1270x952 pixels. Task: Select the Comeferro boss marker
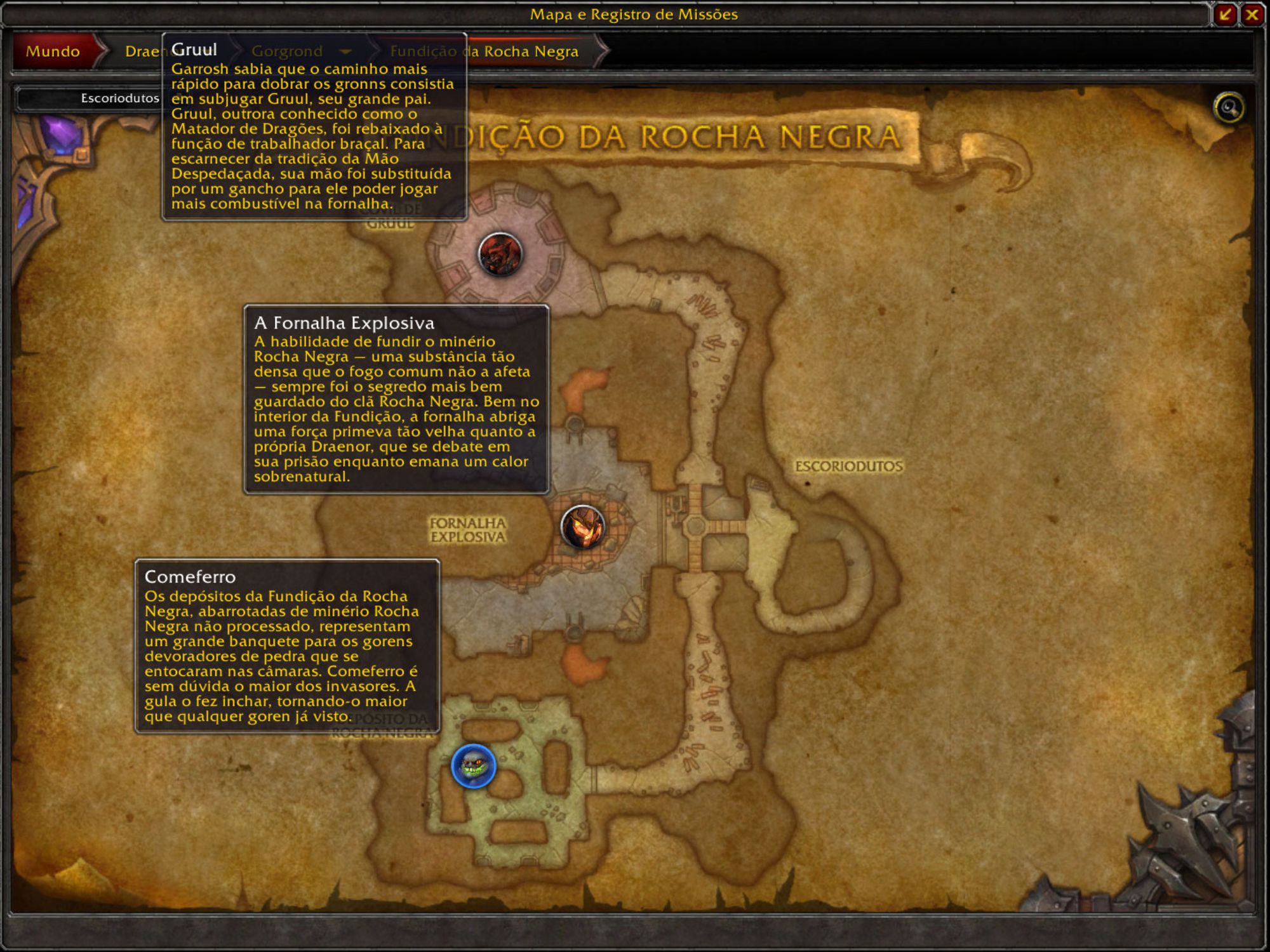[x=473, y=766]
